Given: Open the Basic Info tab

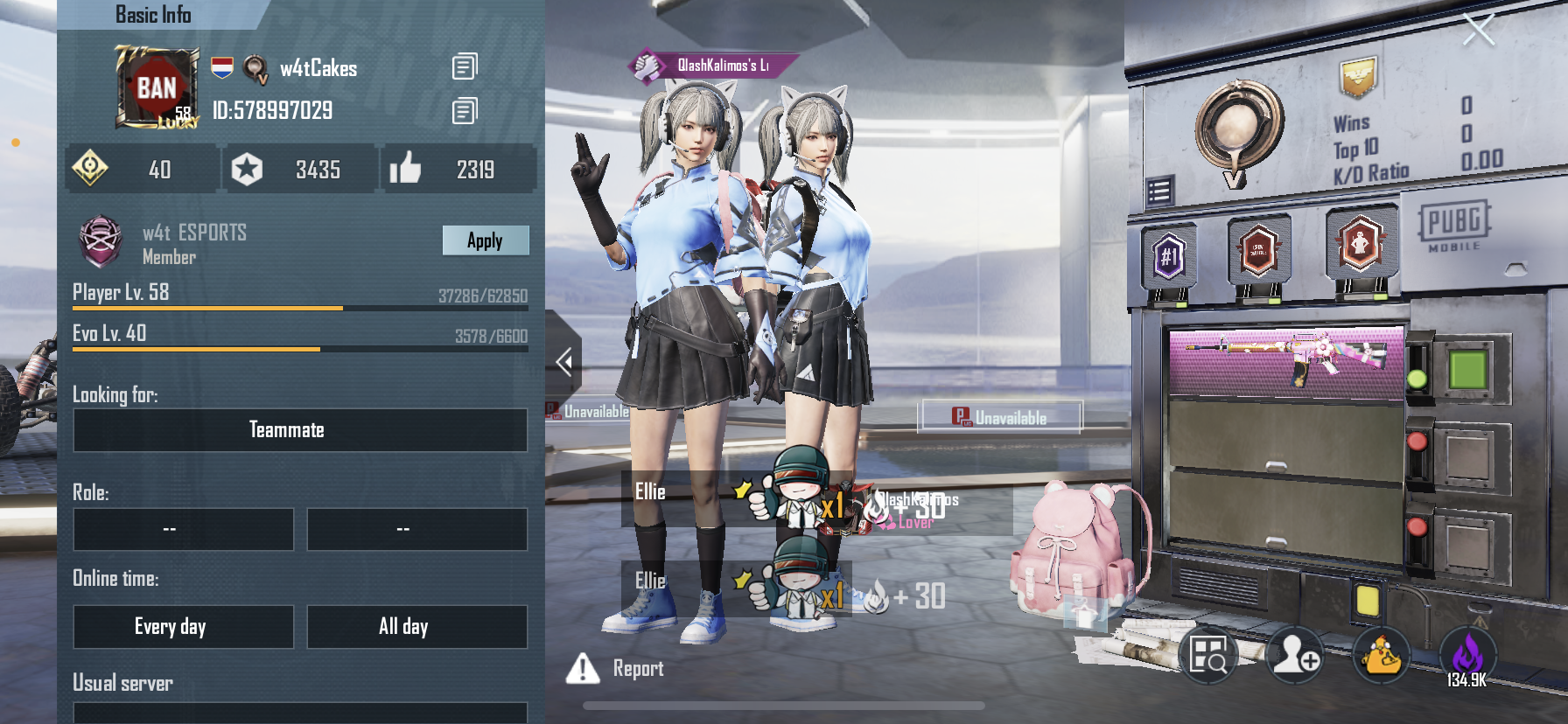Looking at the screenshot, I should pyautogui.click(x=154, y=15).
